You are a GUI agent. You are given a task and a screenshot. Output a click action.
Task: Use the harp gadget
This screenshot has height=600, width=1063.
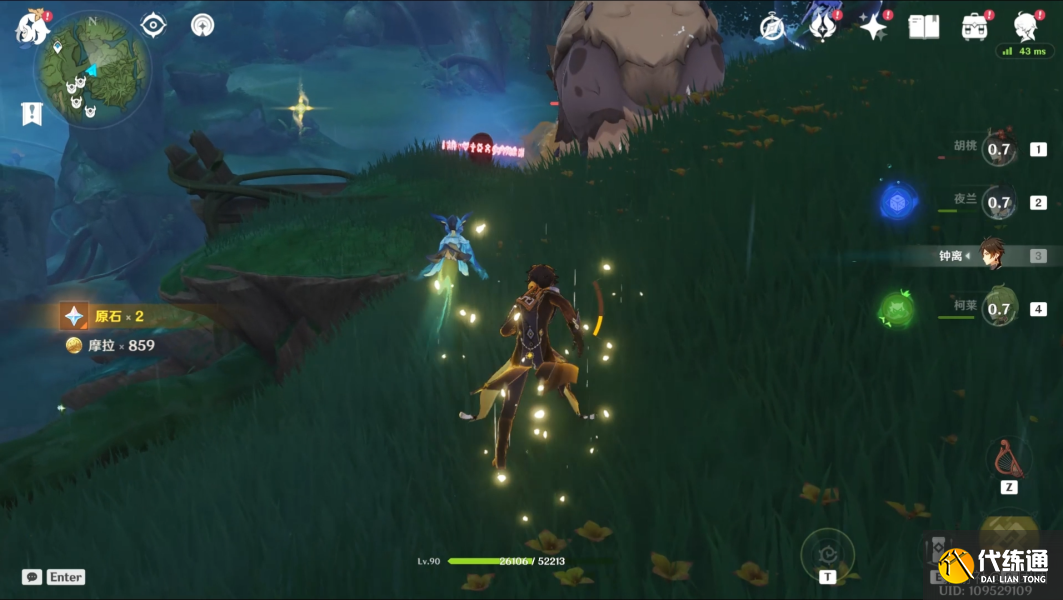point(1008,459)
